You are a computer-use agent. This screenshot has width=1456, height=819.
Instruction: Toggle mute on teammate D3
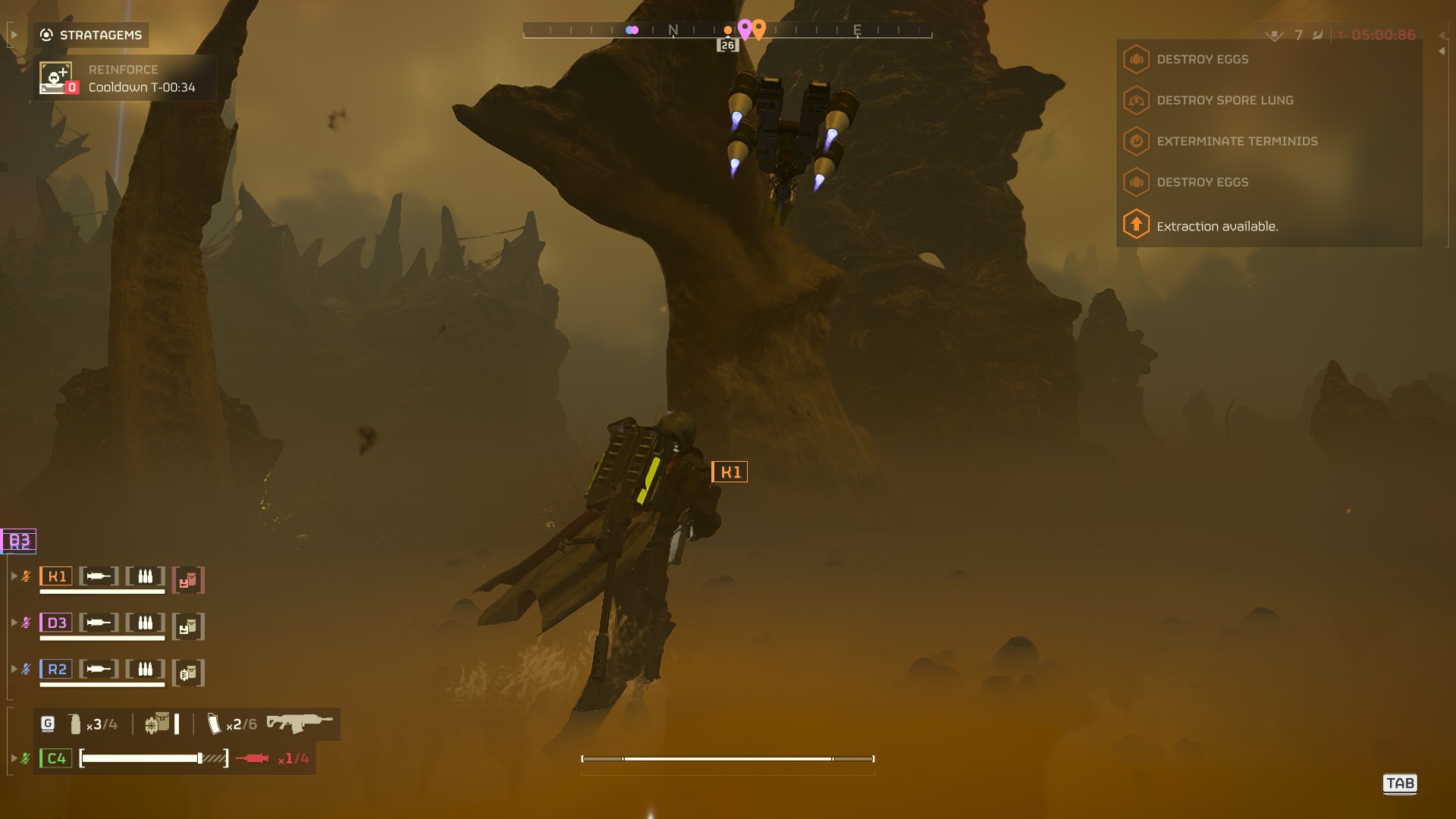(27, 622)
